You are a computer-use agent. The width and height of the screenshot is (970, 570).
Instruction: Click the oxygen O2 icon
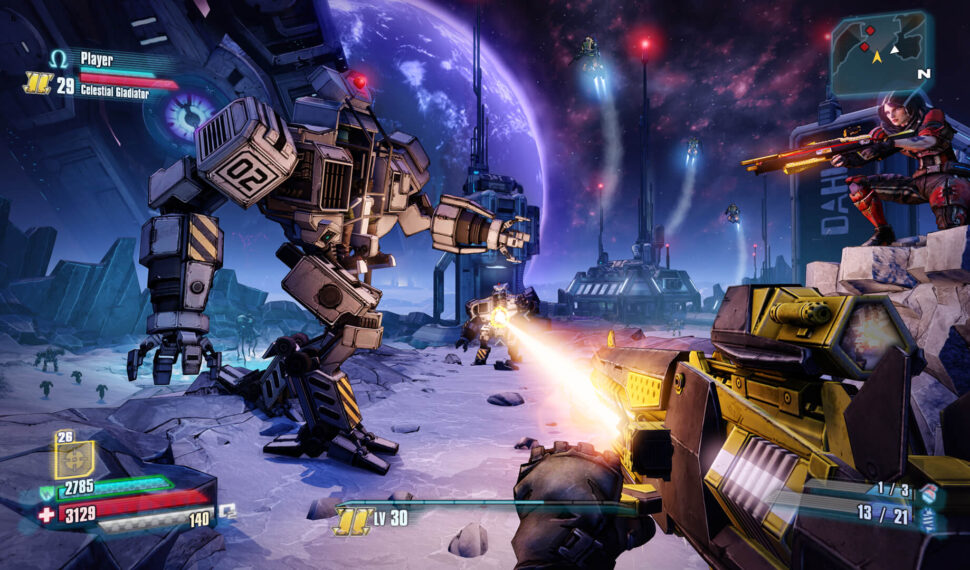[228, 510]
